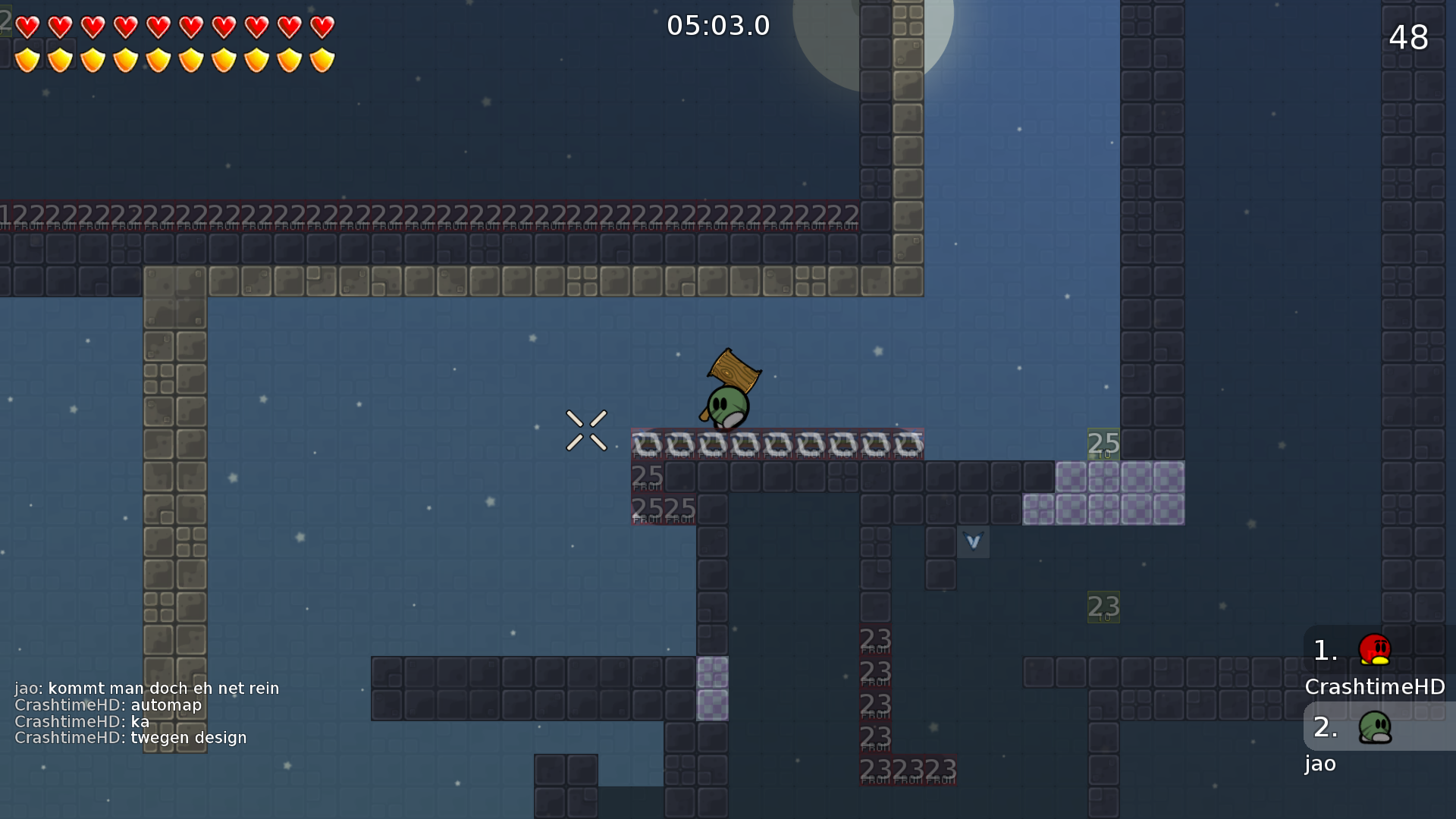Viewport: 1456px width, 819px height.
Task: Click the username CrashtimeHD in the leaderboard
Action: coord(1375,687)
